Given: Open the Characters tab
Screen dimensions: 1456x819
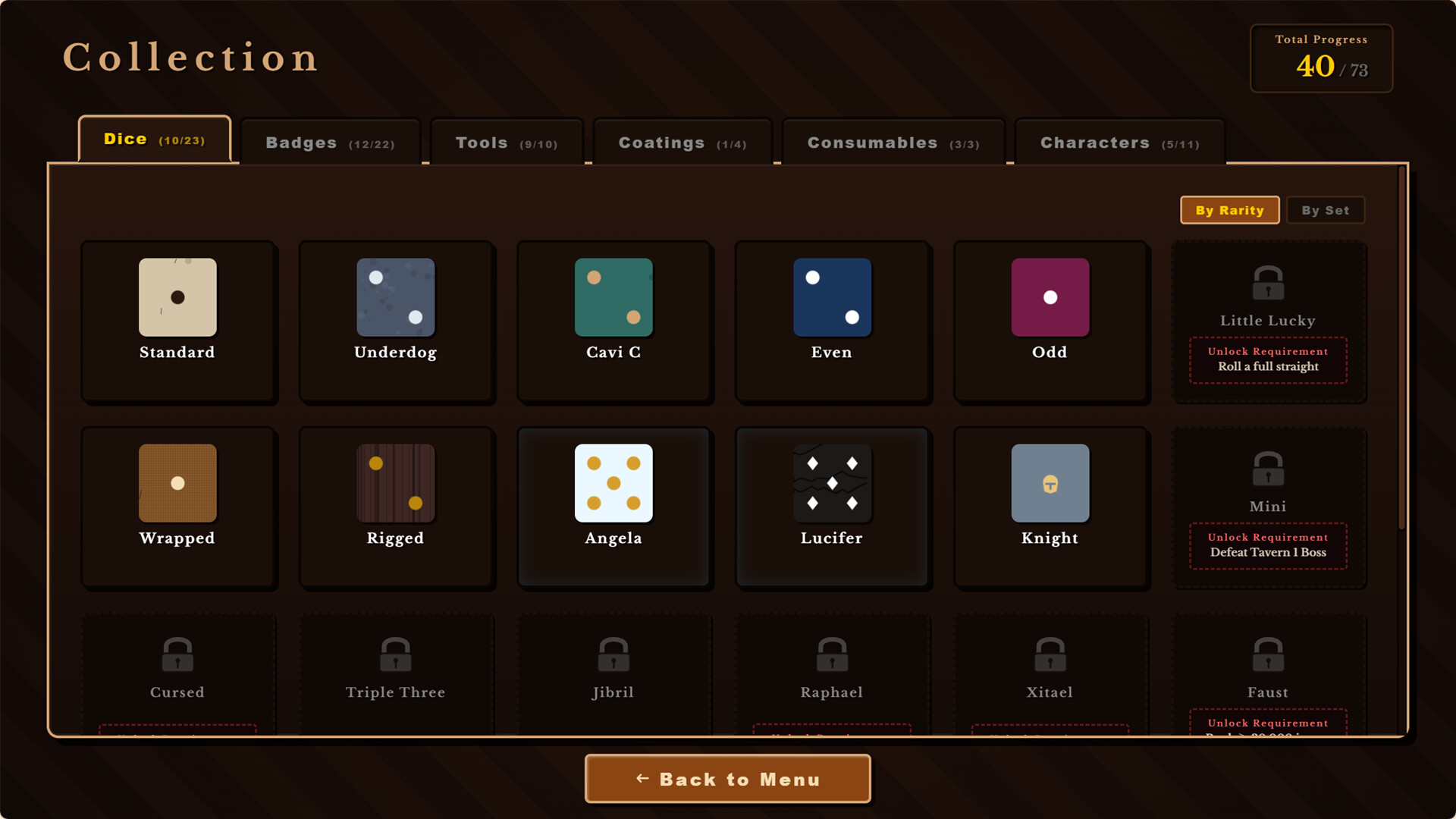Looking at the screenshot, I should 1119,143.
